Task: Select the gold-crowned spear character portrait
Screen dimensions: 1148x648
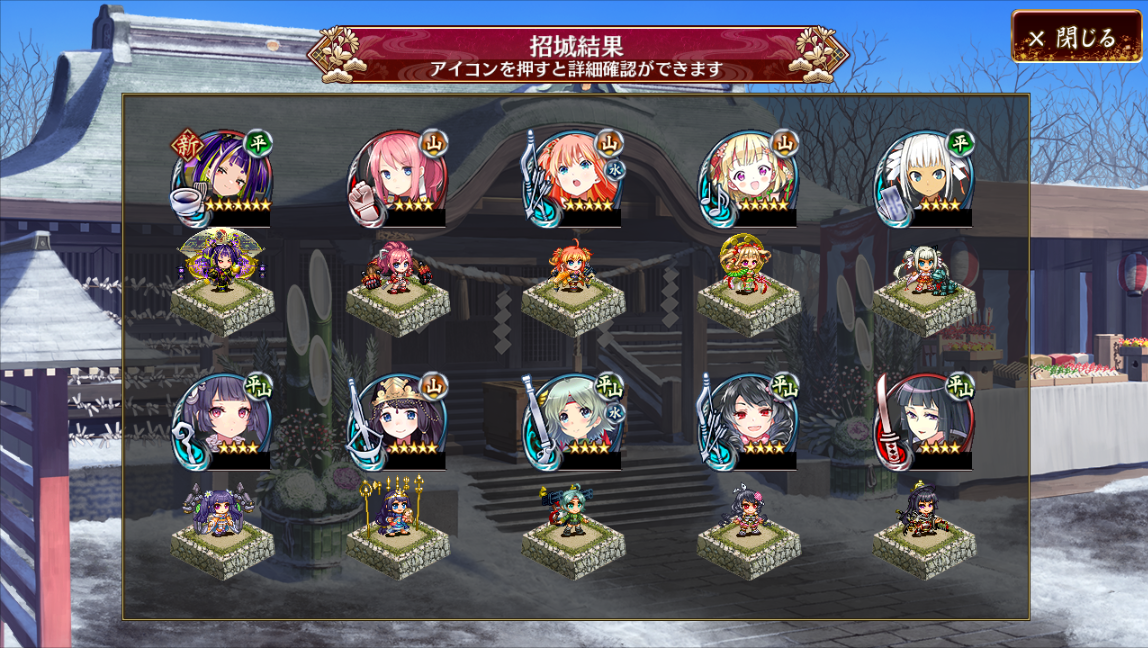Action: click(398, 421)
